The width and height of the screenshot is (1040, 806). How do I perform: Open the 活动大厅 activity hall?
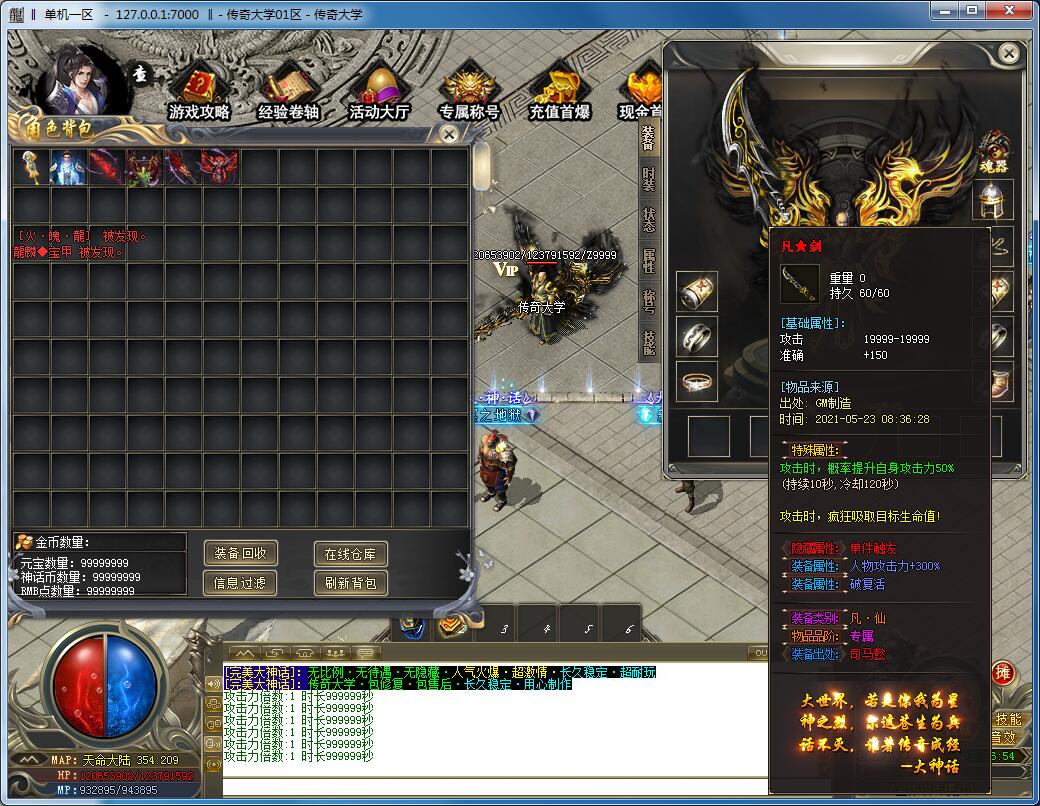coord(379,93)
